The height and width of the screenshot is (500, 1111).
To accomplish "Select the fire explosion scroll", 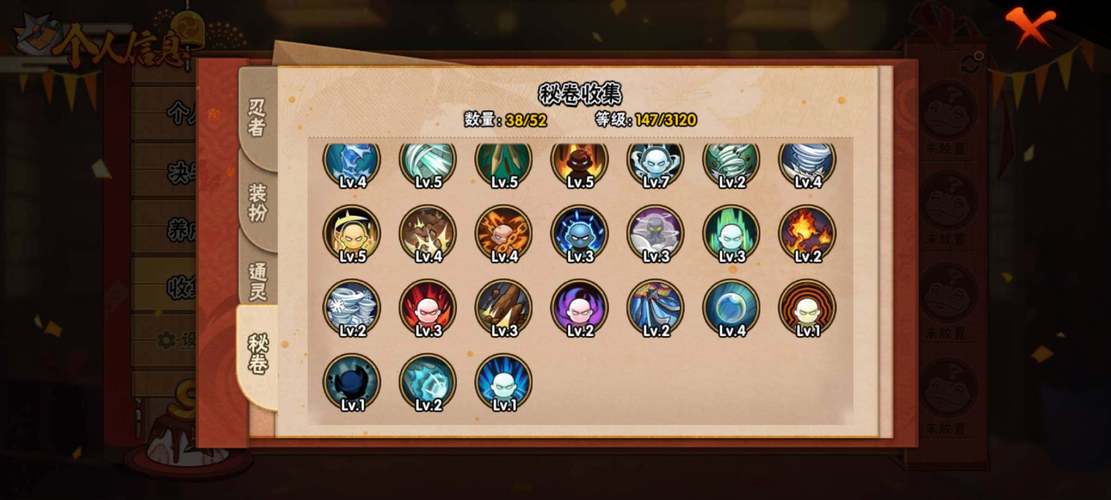I will 807,233.
